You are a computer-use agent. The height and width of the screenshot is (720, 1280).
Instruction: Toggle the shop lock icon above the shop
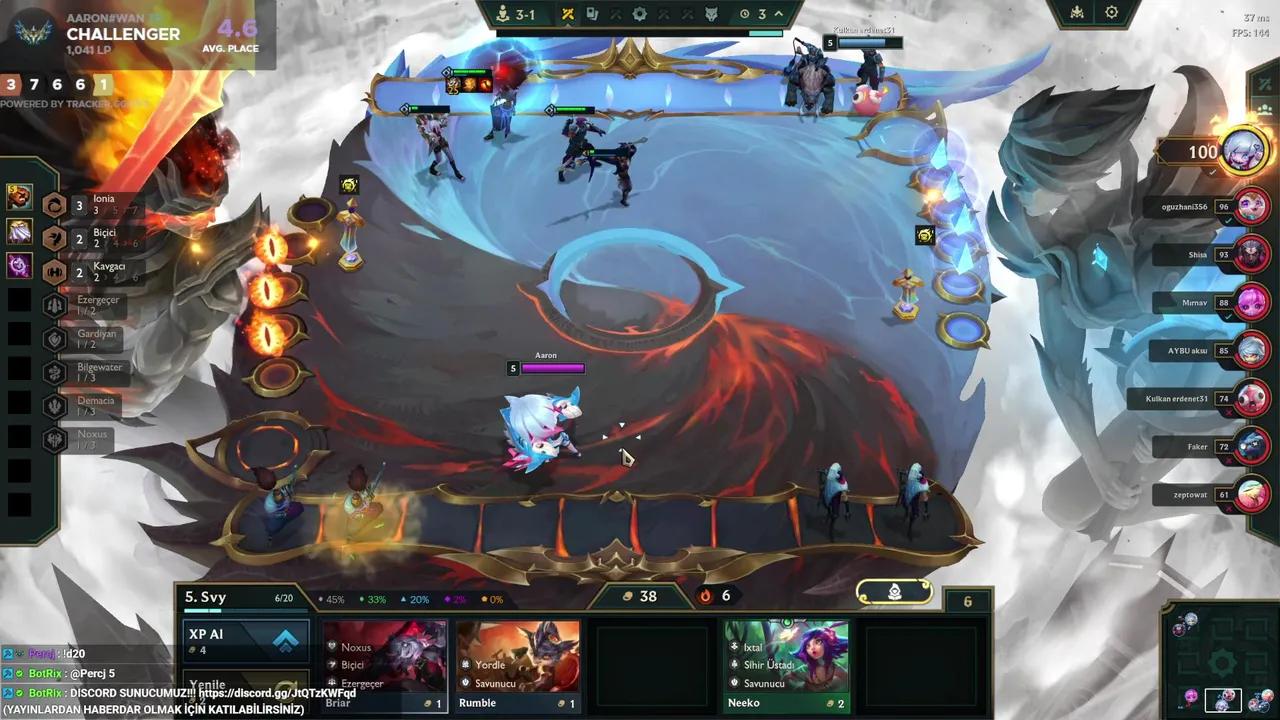893,592
